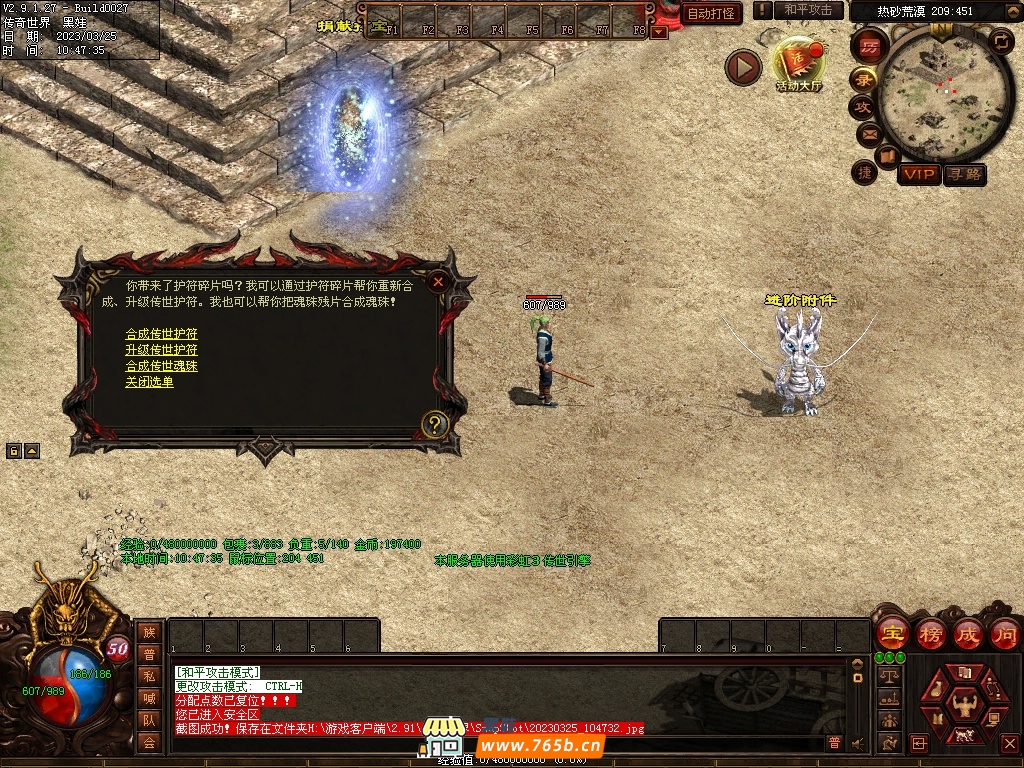This screenshot has height=768, width=1024.
Task: Close the NPC dialogue with the X
Action: pyautogui.click(x=437, y=282)
